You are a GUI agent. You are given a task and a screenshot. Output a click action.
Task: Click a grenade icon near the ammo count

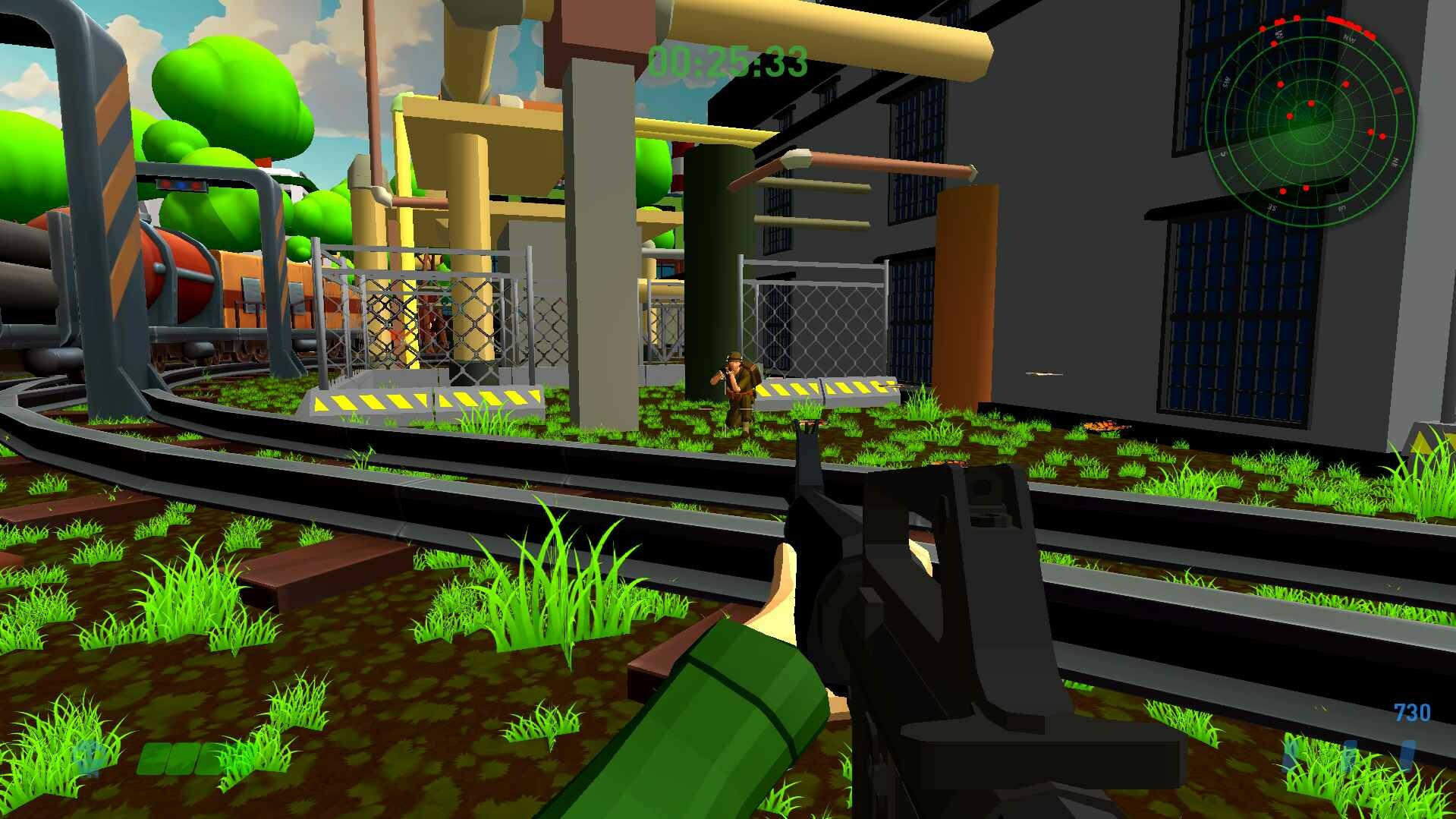click(1351, 752)
